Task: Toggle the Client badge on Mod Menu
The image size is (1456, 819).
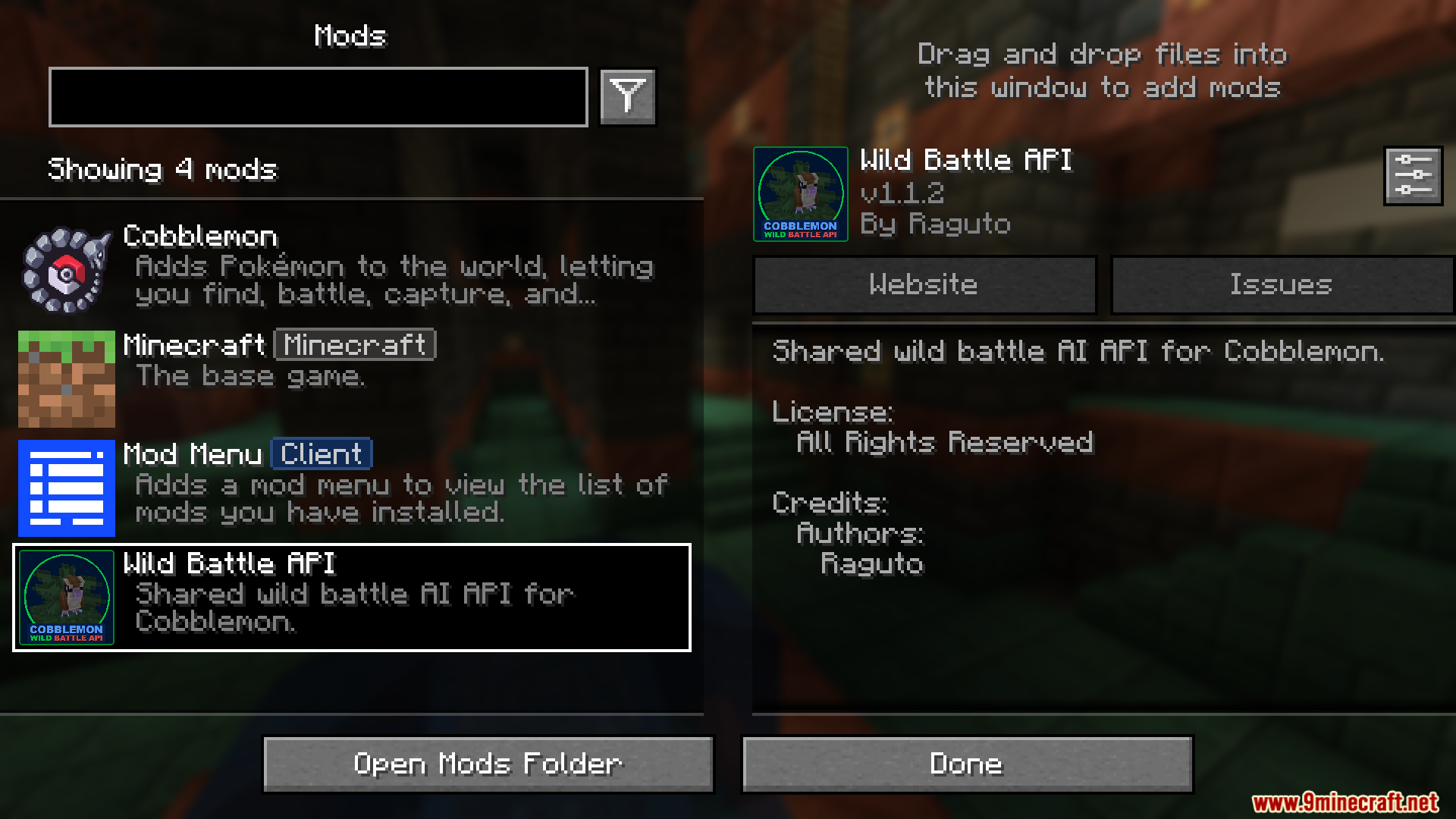Action: tap(321, 453)
